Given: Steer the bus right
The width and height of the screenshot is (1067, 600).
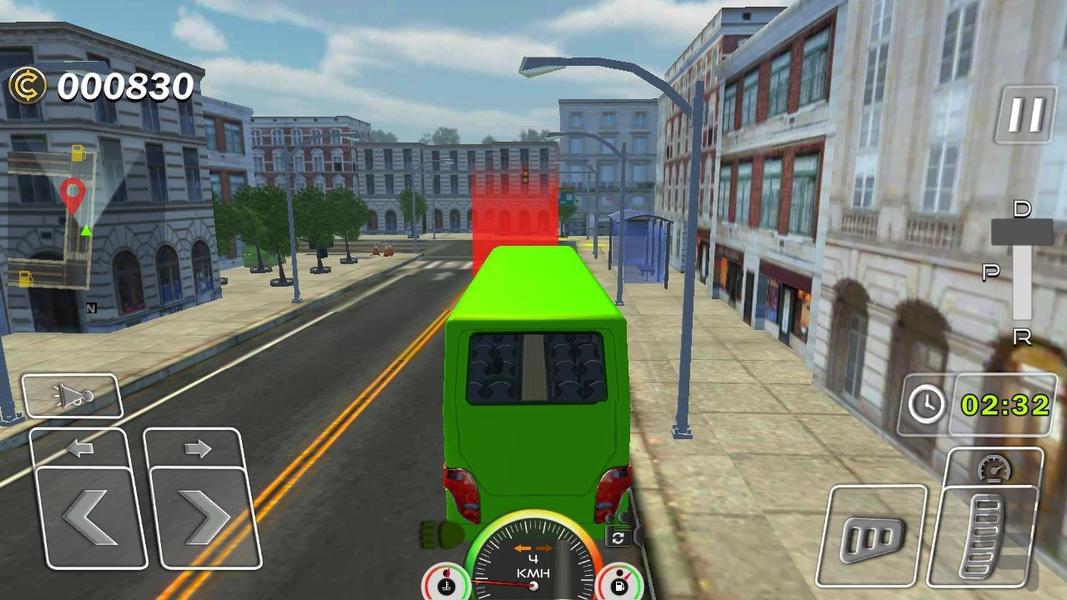Looking at the screenshot, I should click(x=204, y=517).
